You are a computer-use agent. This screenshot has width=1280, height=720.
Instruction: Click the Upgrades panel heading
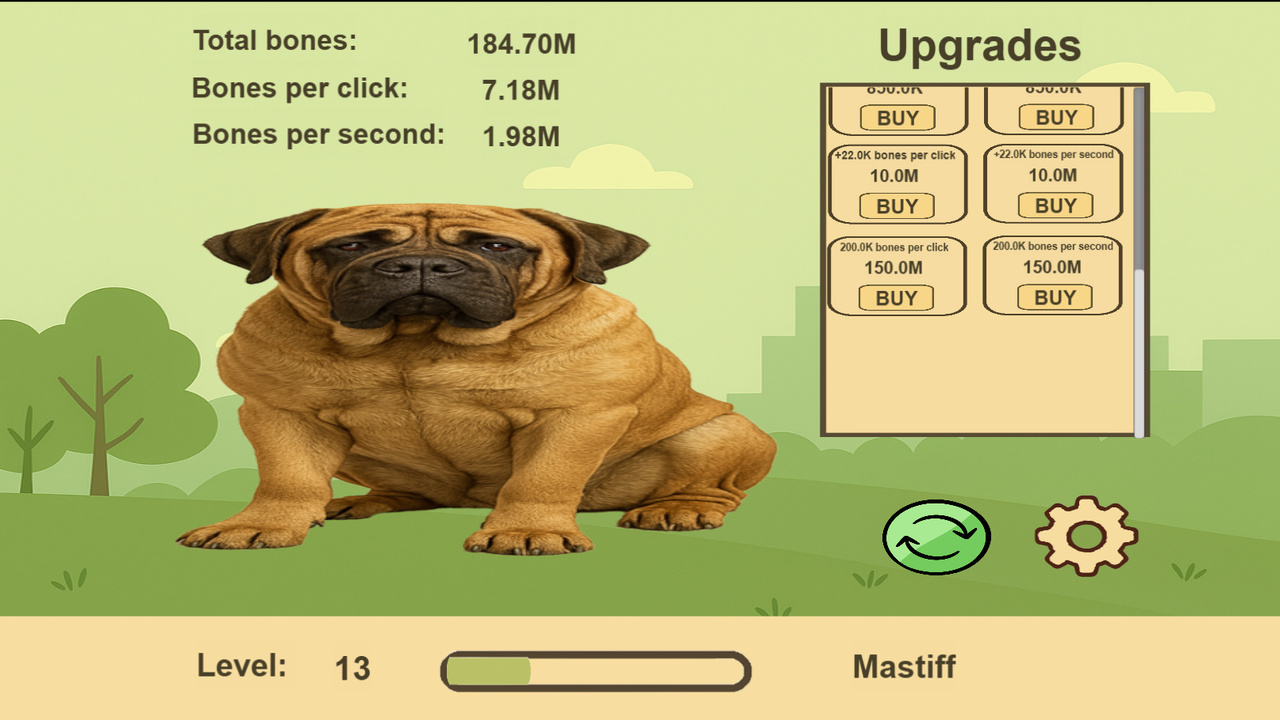tap(979, 45)
